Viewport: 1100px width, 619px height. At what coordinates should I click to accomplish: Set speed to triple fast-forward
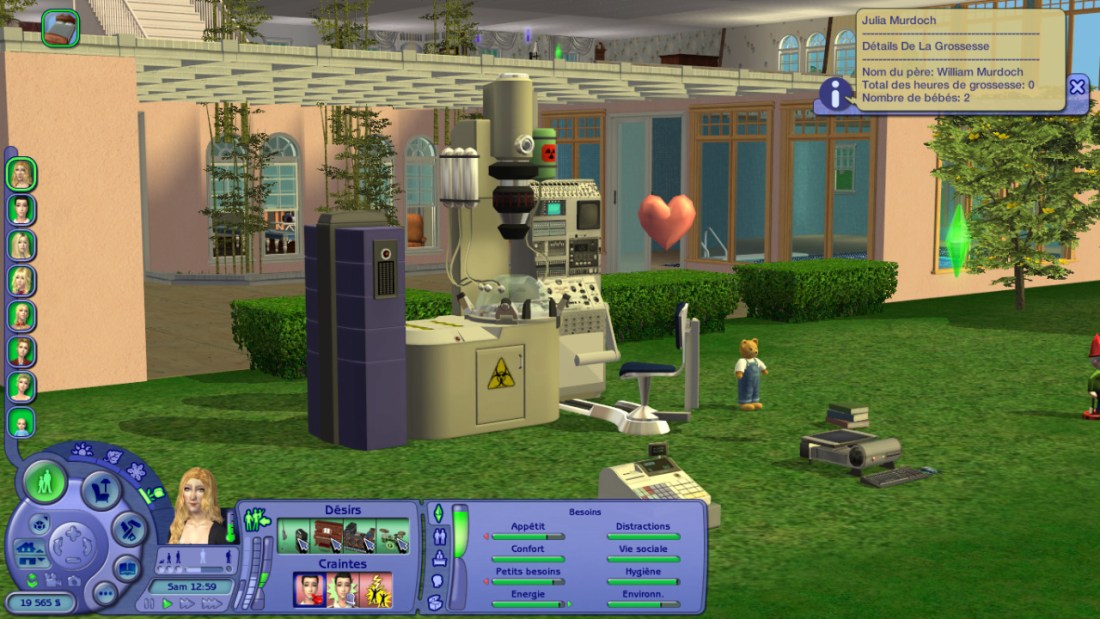tap(210, 604)
